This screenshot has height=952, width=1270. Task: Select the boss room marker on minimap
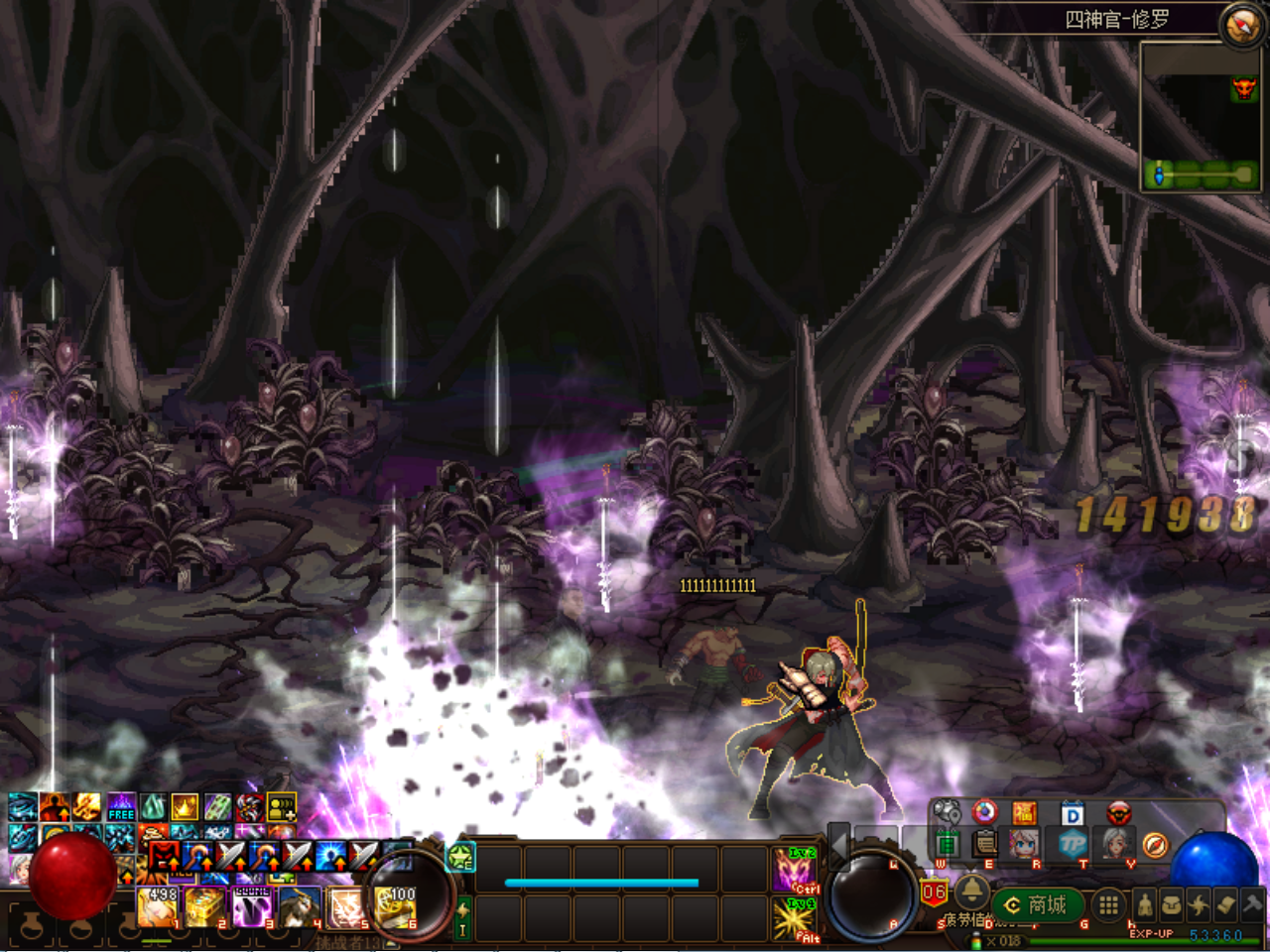[1243, 89]
